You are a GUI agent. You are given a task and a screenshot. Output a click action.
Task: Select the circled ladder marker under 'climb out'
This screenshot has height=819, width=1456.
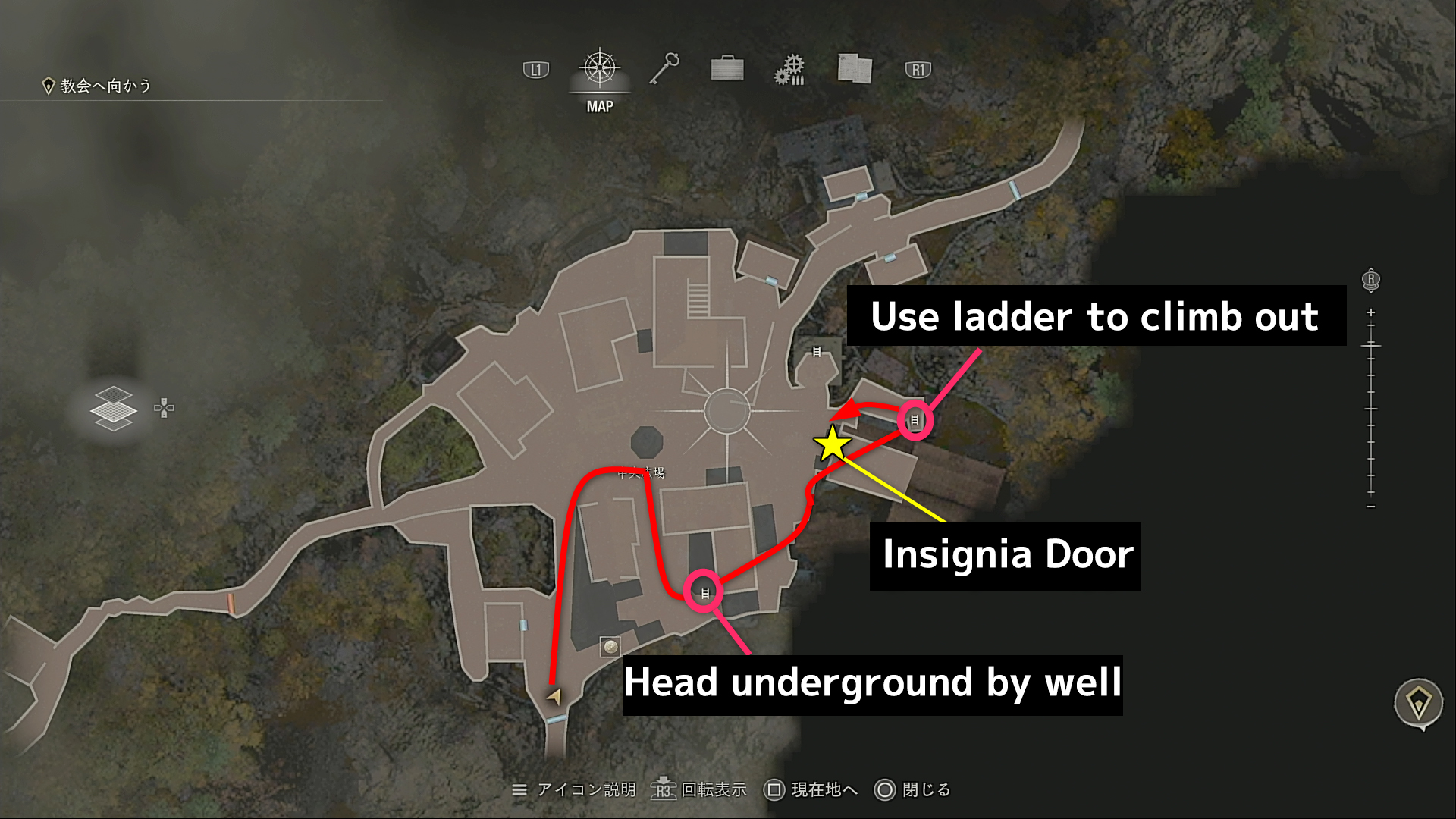pos(915,420)
